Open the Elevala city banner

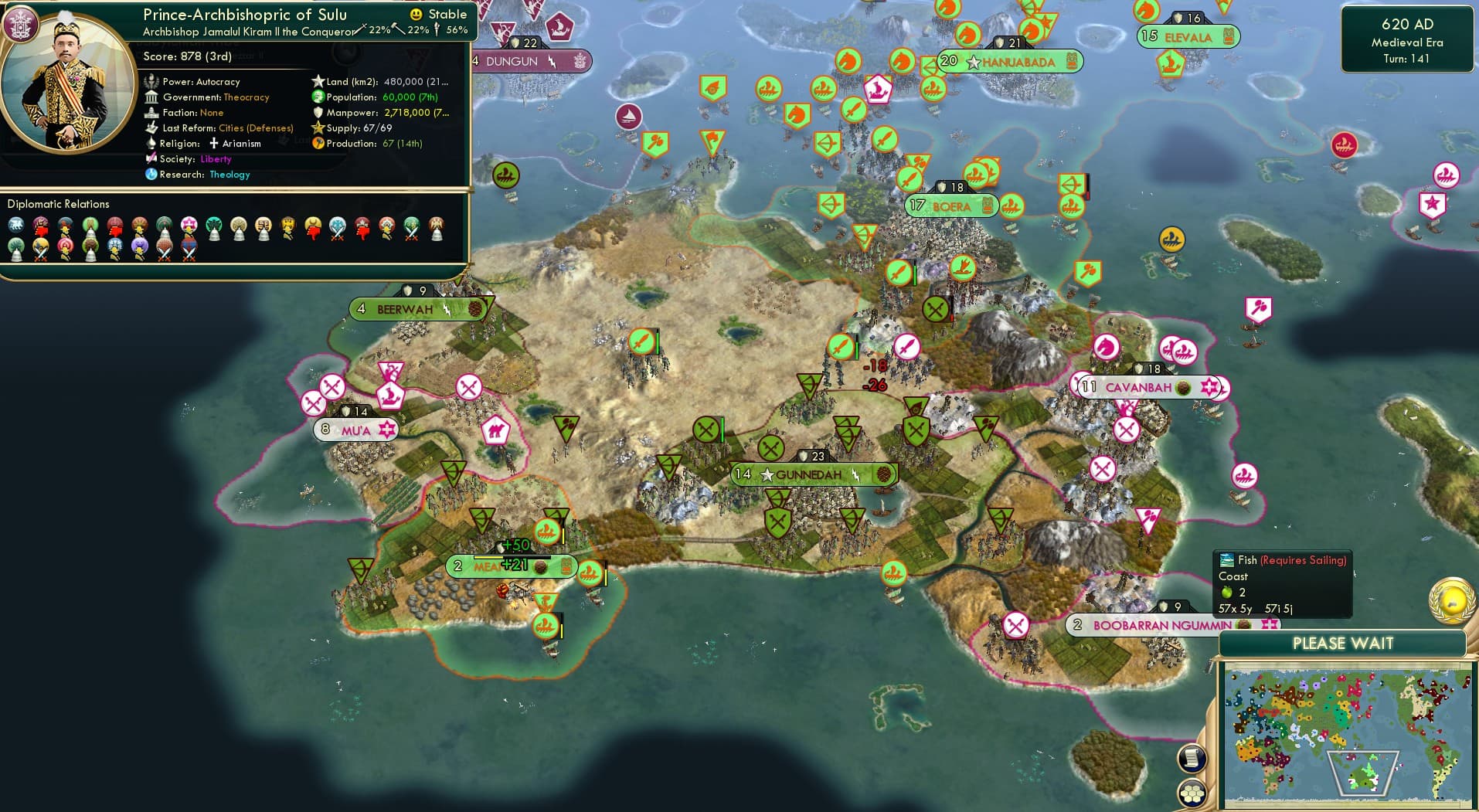(1188, 37)
